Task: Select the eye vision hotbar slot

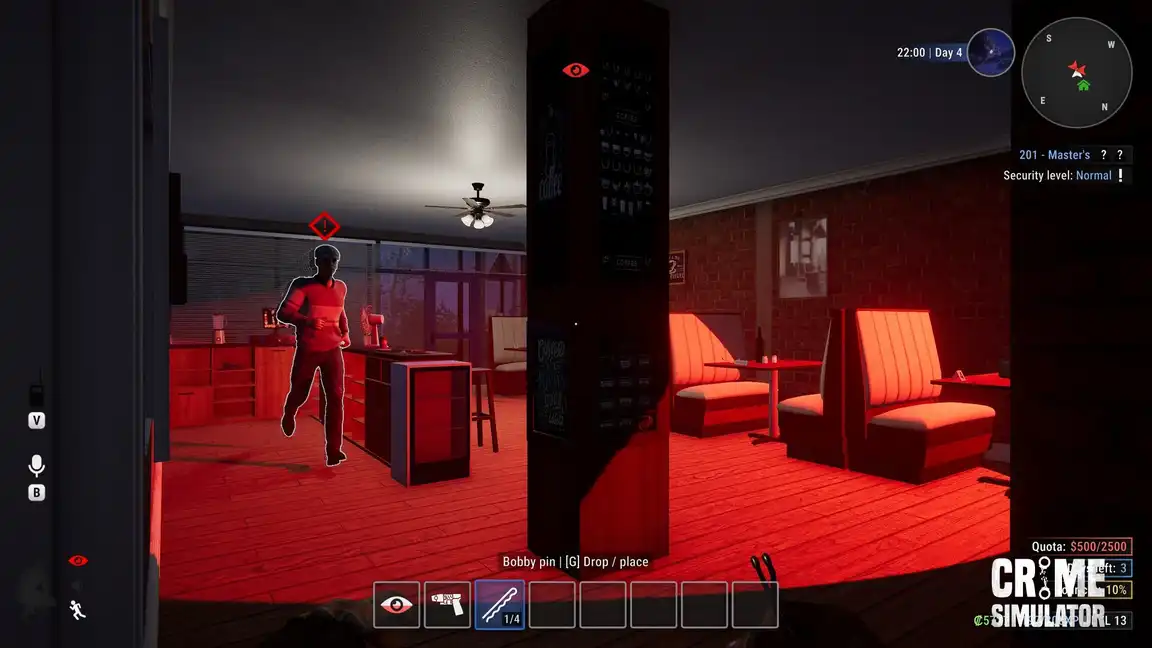Action: [397, 605]
